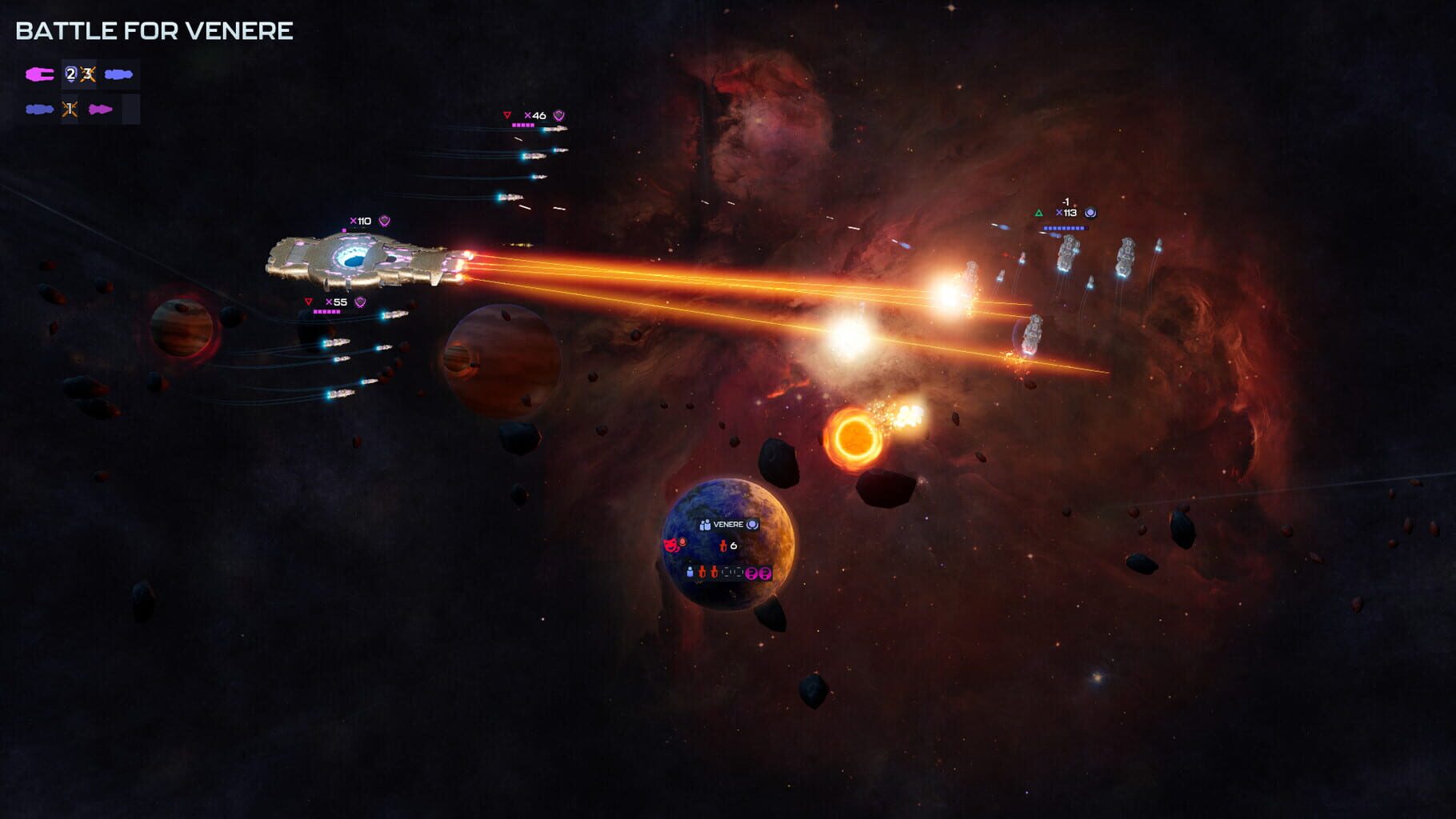This screenshot has height=819, width=1456.
Task: Click the crossed-swords badge showing 1
Action: (70, 111)
